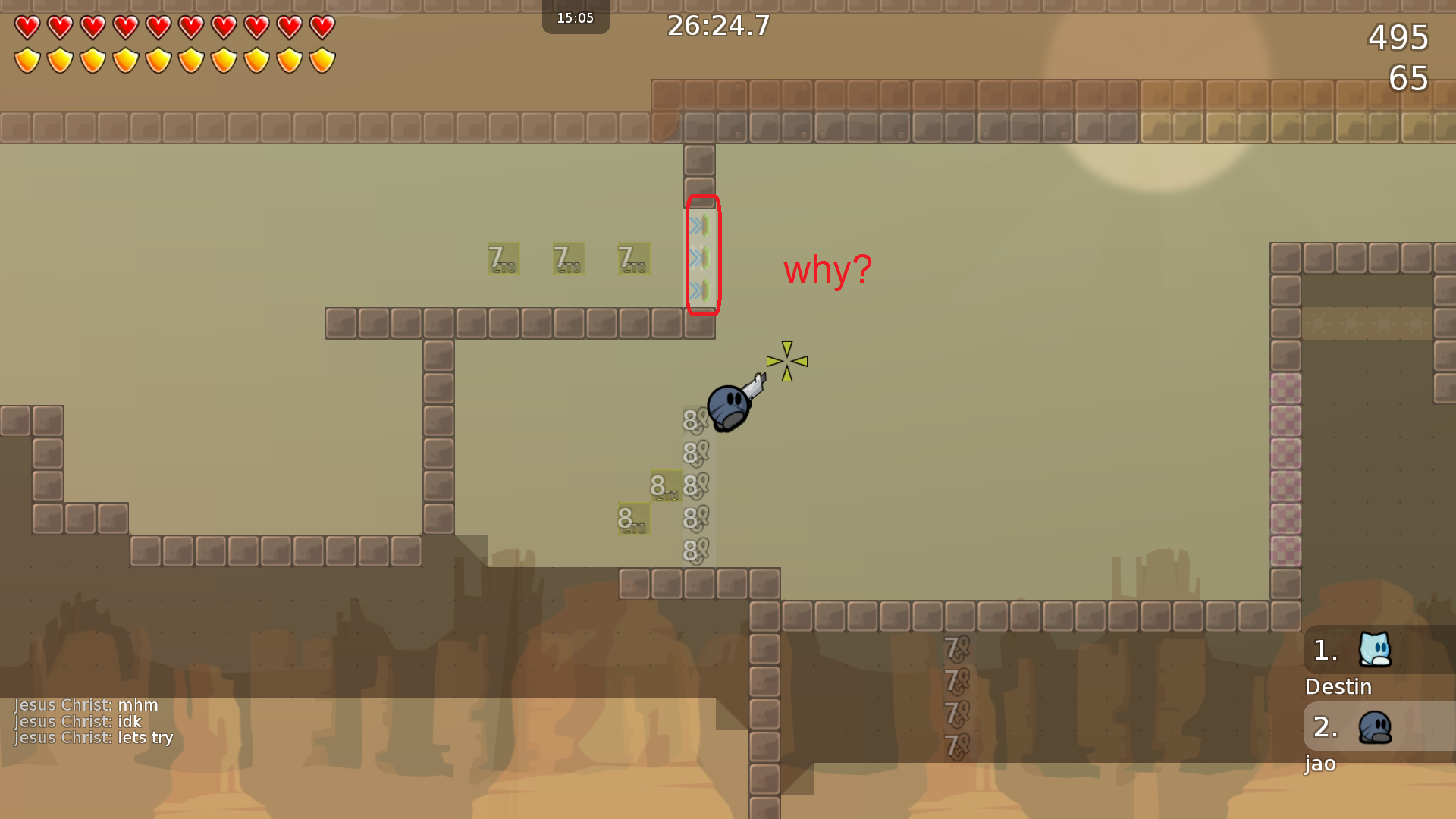Click the 26:24.7 race timer display
The width and height of the screenshot is (1456, 819).
pyautogui.click(x=717, y=26)
